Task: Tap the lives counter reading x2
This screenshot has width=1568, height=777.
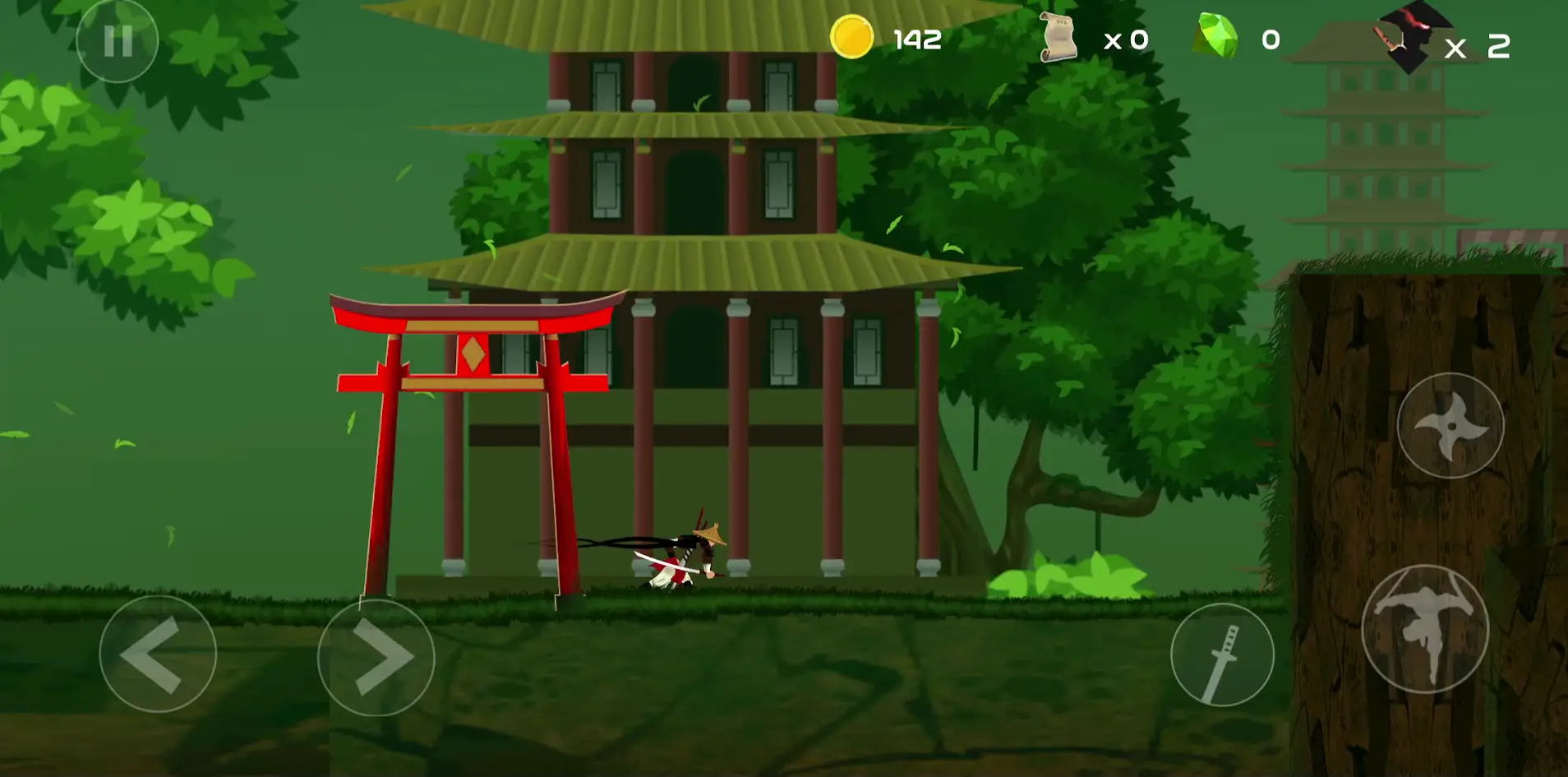Action: [1479, 47]
